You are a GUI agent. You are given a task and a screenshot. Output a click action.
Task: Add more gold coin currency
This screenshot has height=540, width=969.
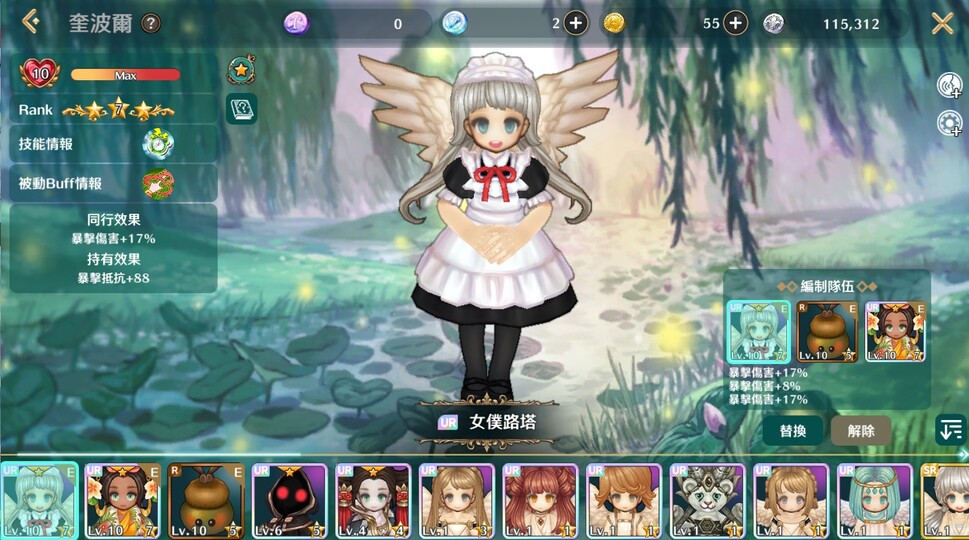(735, 23)
